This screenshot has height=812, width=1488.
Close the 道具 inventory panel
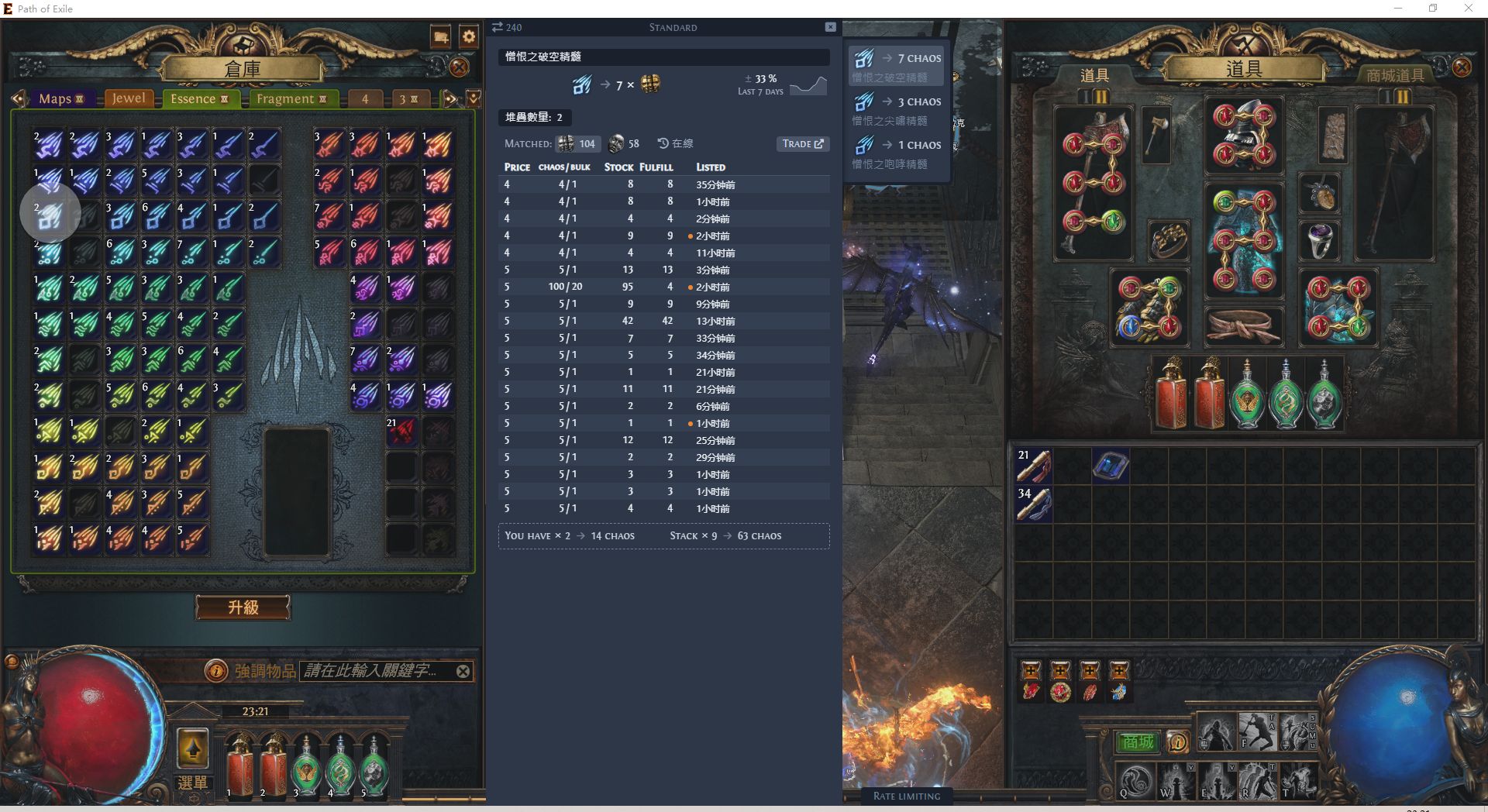click(1462, 67)
